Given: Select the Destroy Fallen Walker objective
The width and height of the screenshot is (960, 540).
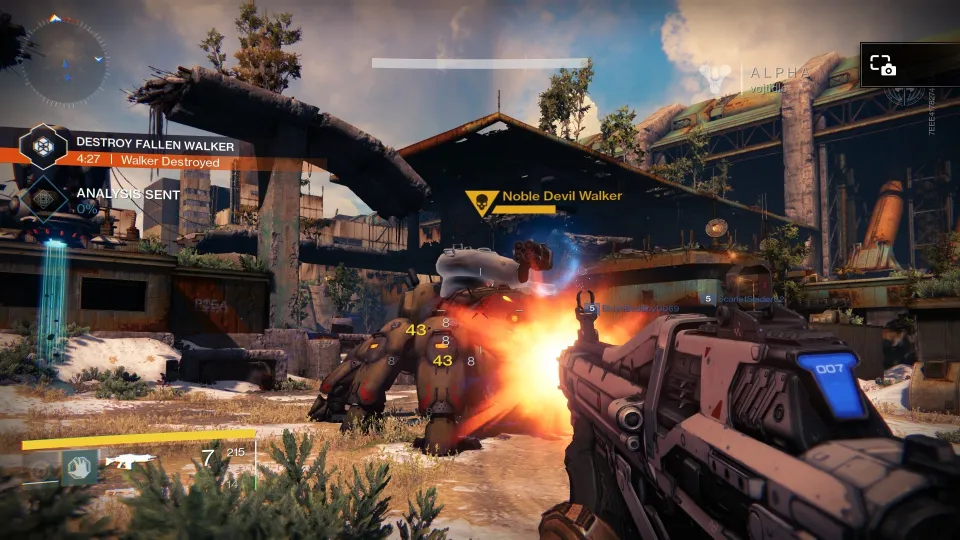Looking at the screenshot, I should coord(155,145).
